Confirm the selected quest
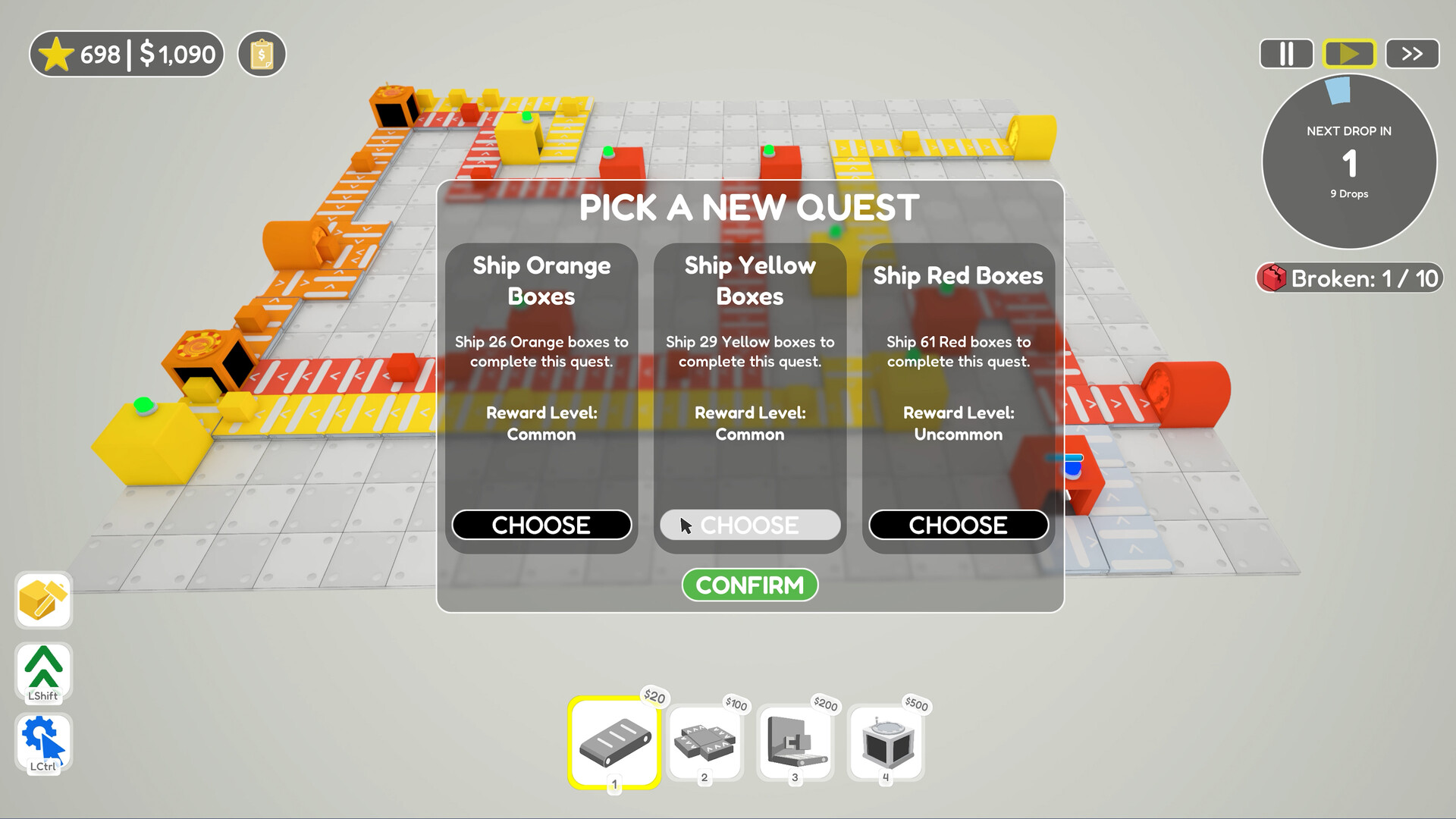1456x819 pixels. (x=749, y=585)
